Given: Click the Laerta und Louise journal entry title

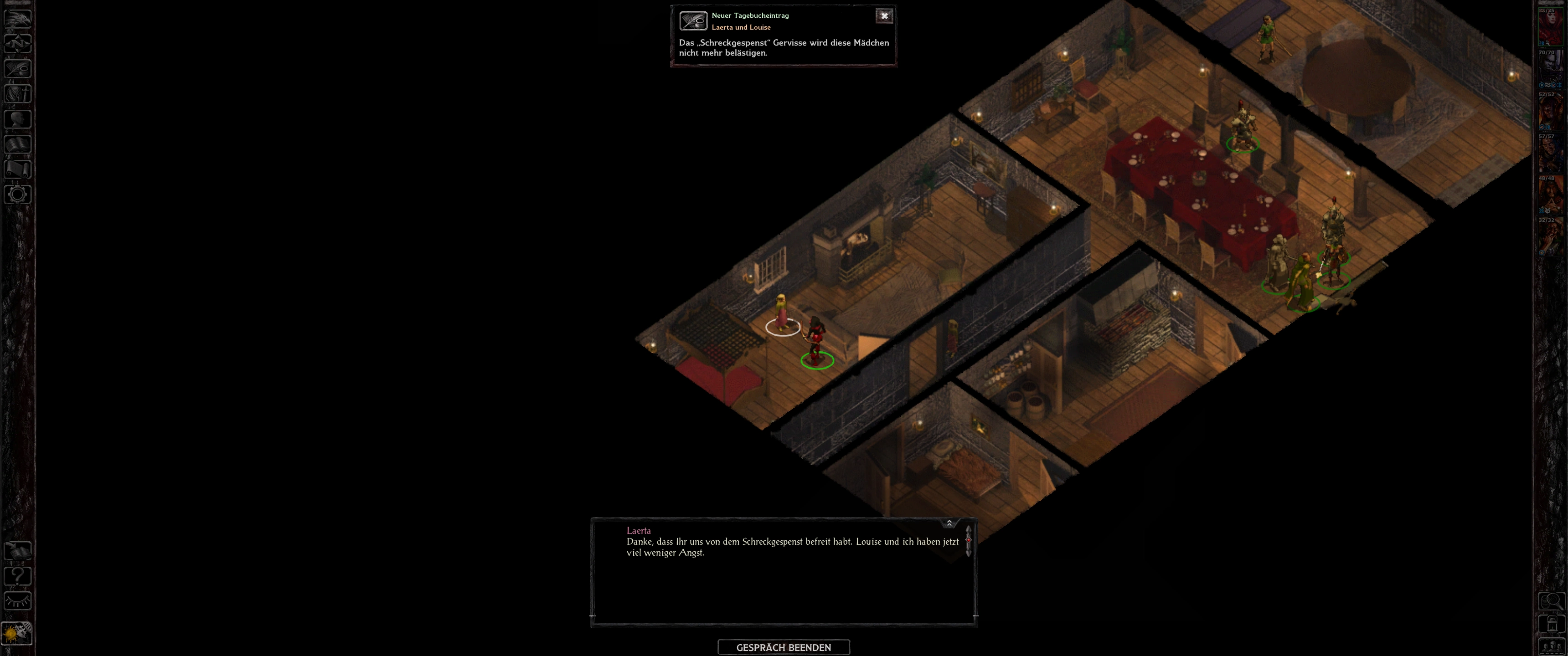Looking at the screenshot, I should pos(741,27).
